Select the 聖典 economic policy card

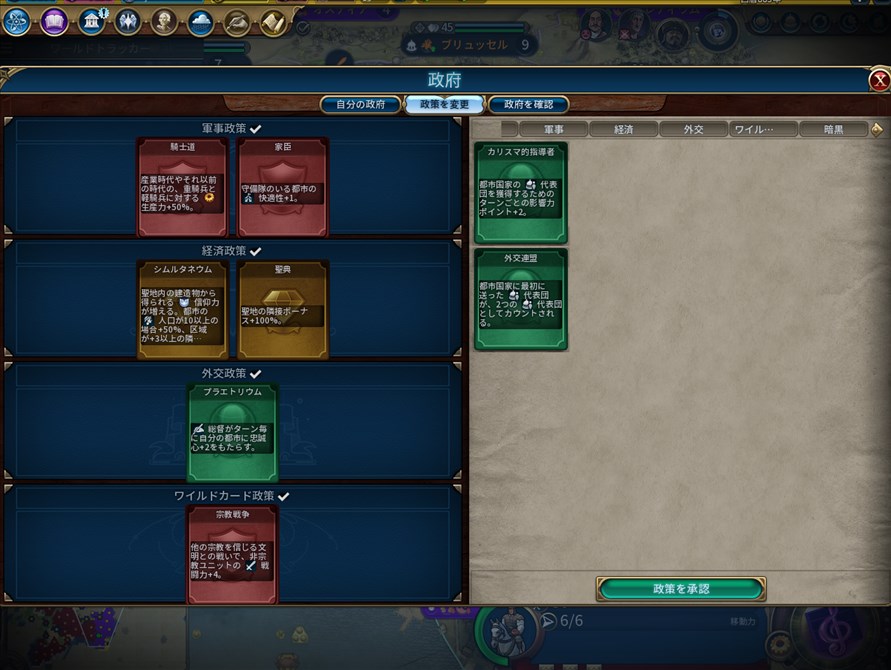coord(283,309)
